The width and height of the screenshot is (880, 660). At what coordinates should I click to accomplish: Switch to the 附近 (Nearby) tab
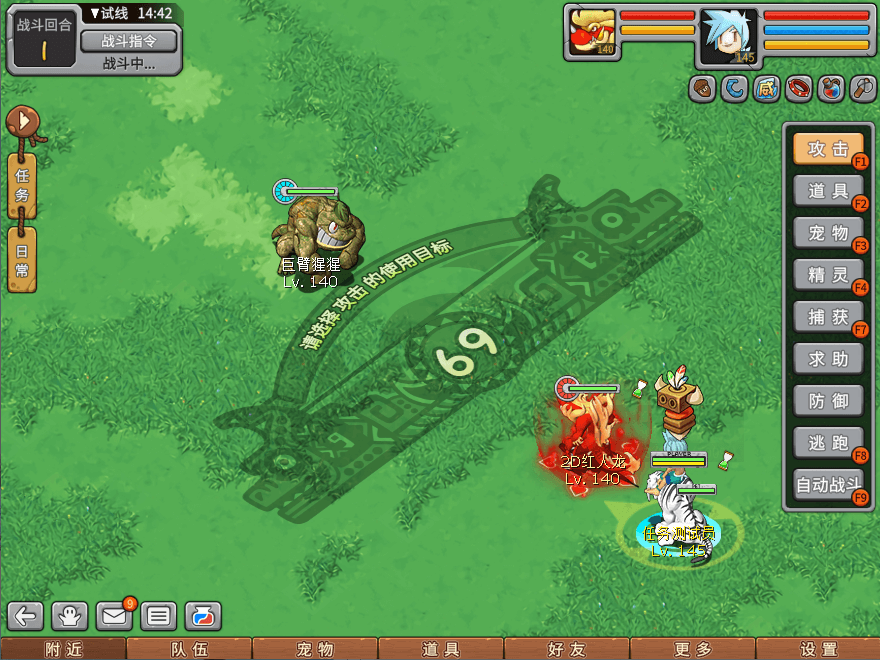tap(63, 649)
